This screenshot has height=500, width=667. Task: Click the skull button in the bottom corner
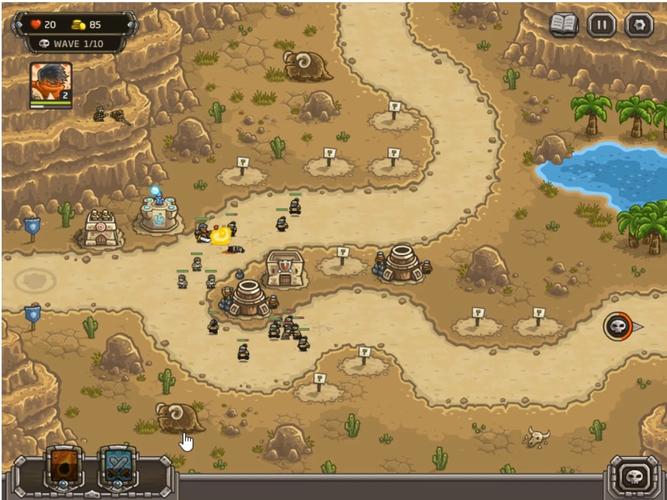pos(633,474)
